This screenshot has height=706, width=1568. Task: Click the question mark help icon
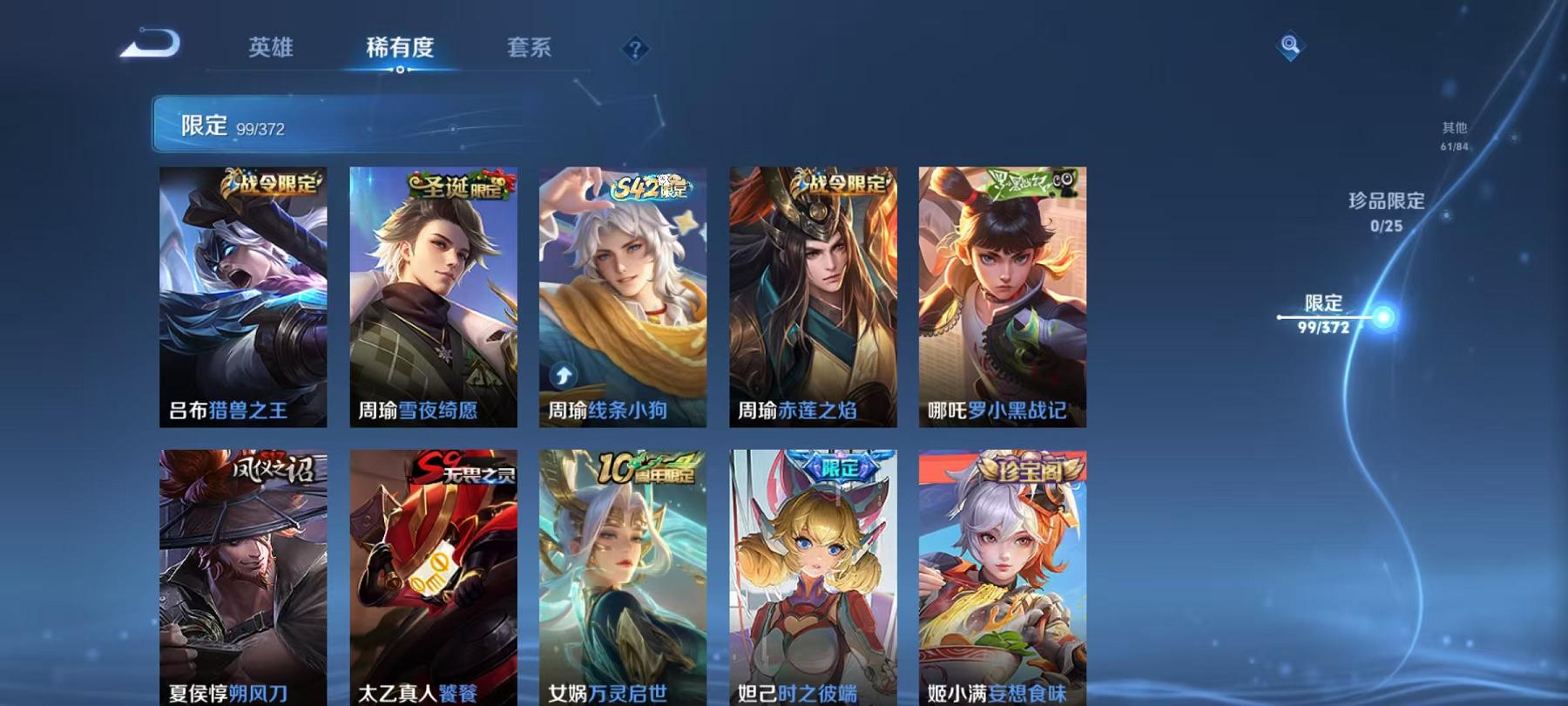(x=637, y=50)
